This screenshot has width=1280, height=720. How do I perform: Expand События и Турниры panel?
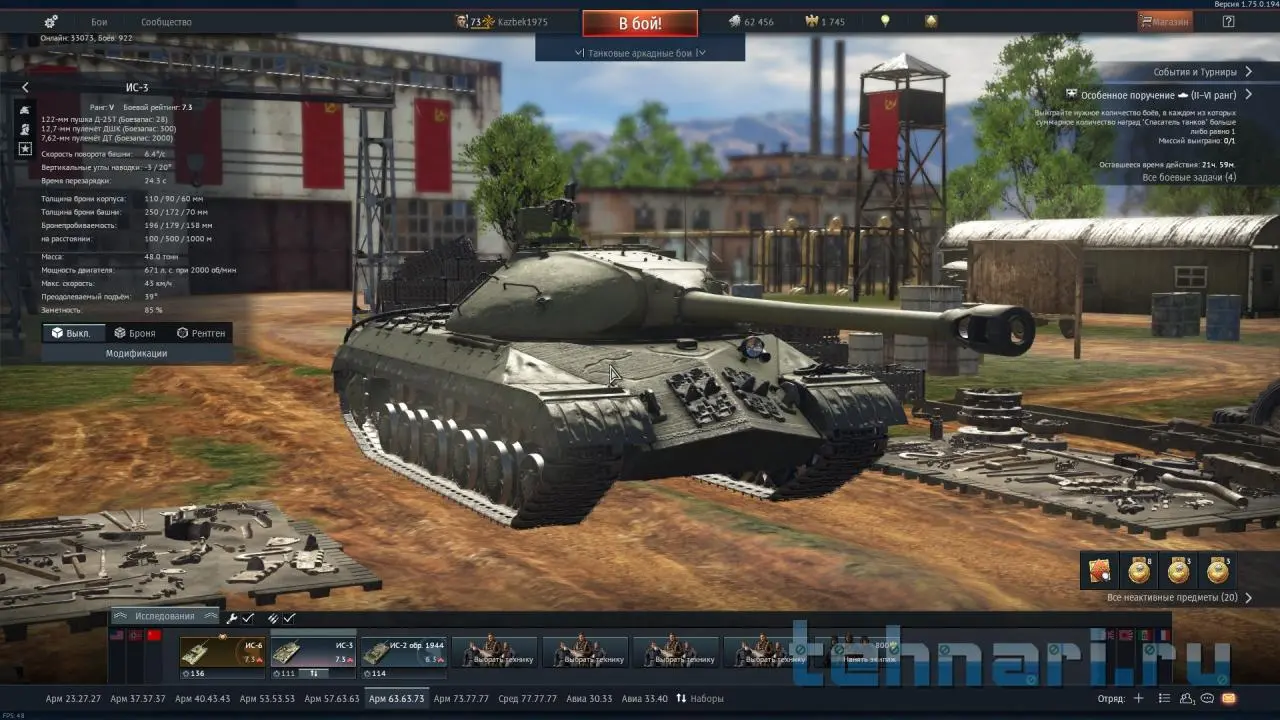pyautogui.click(x=1202, y=72)
